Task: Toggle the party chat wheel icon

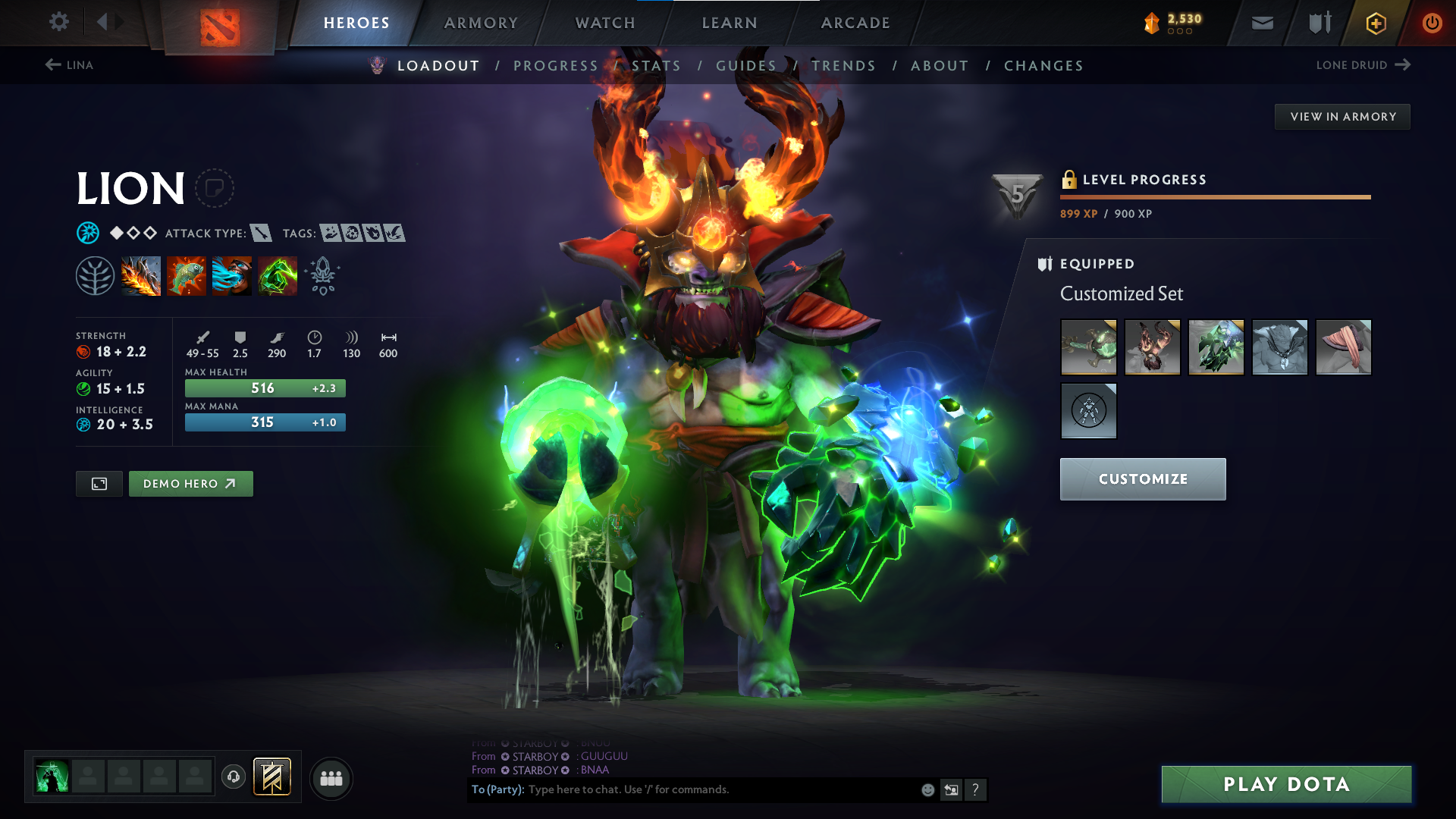Action: click(233, 777)
